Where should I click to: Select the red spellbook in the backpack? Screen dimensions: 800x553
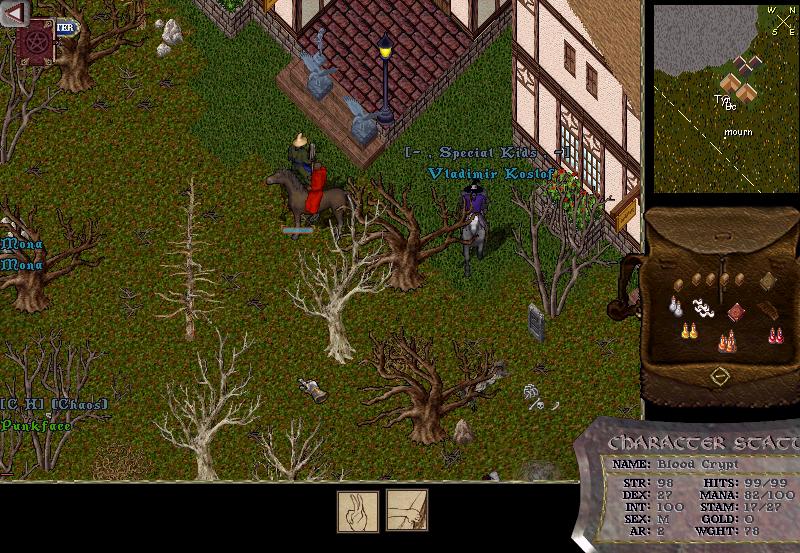[x=736, y=311]
